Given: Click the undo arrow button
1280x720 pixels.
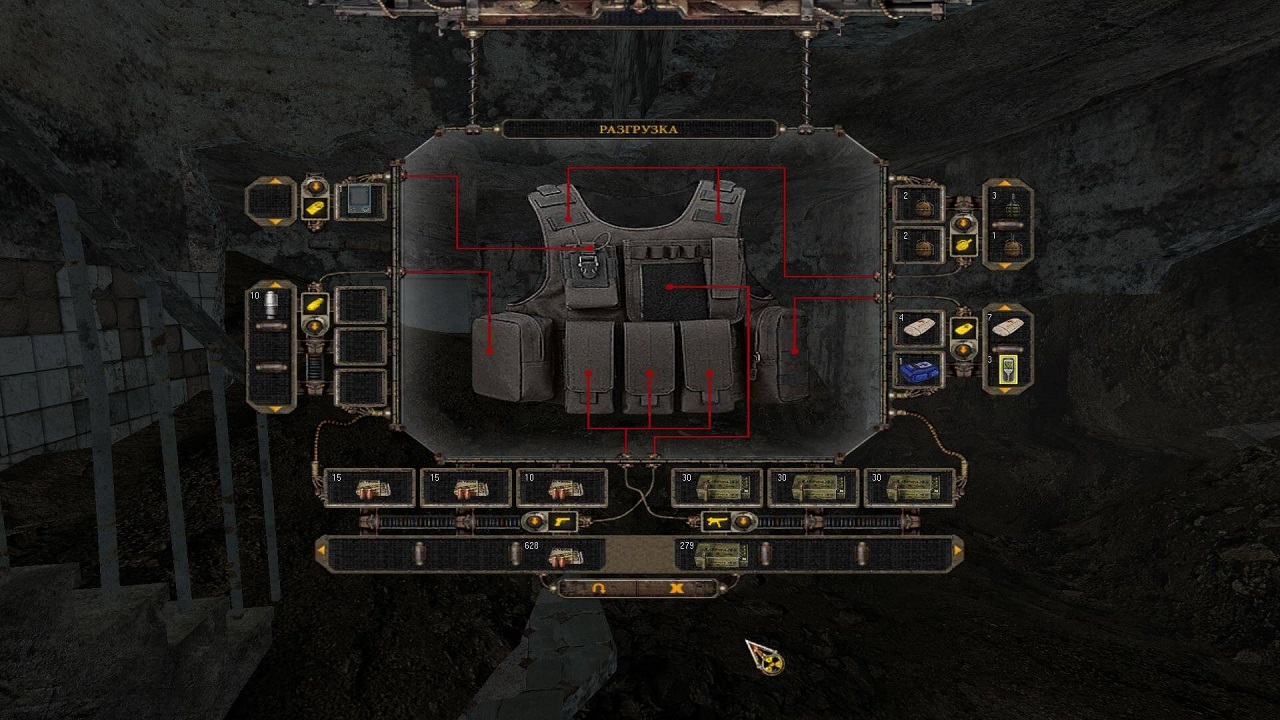Looking at the screenshot, I should coord(599,588).
